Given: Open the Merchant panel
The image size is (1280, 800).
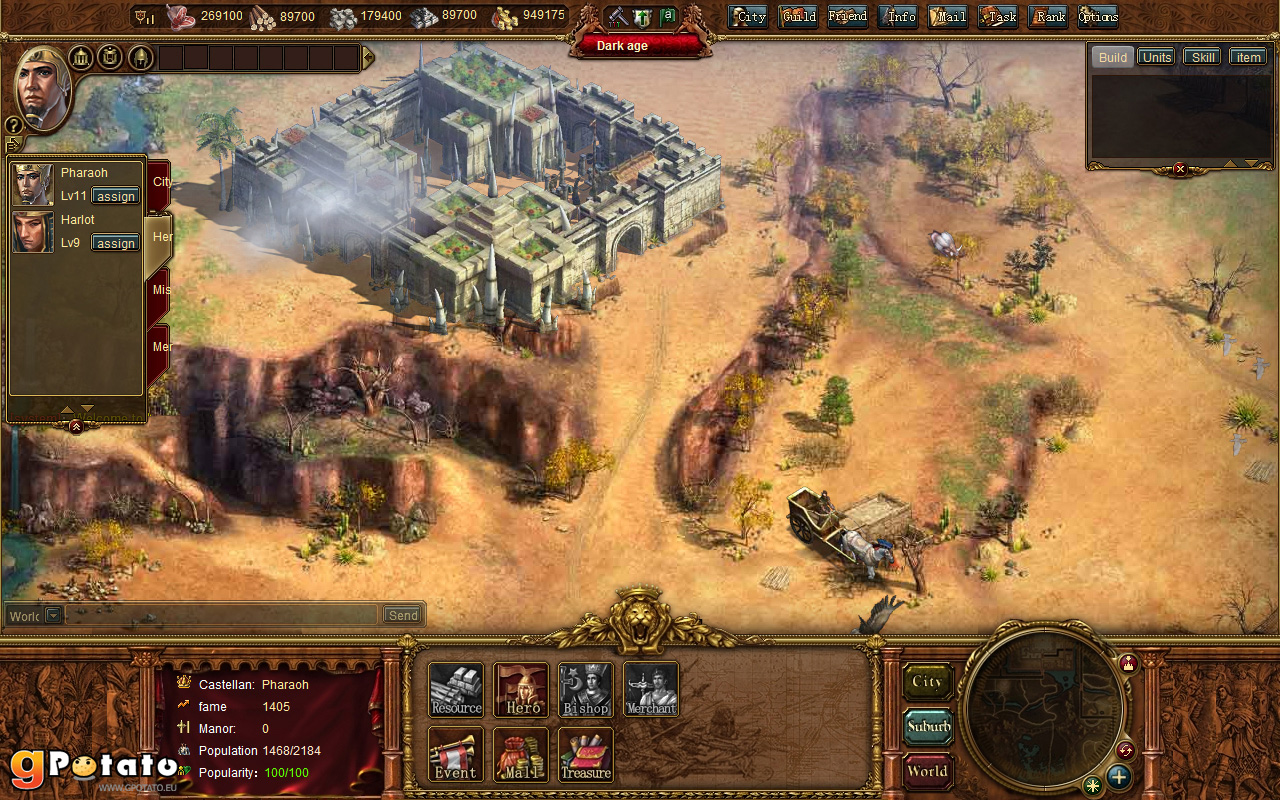Looking at the screenshot, I should pos(651,689).
